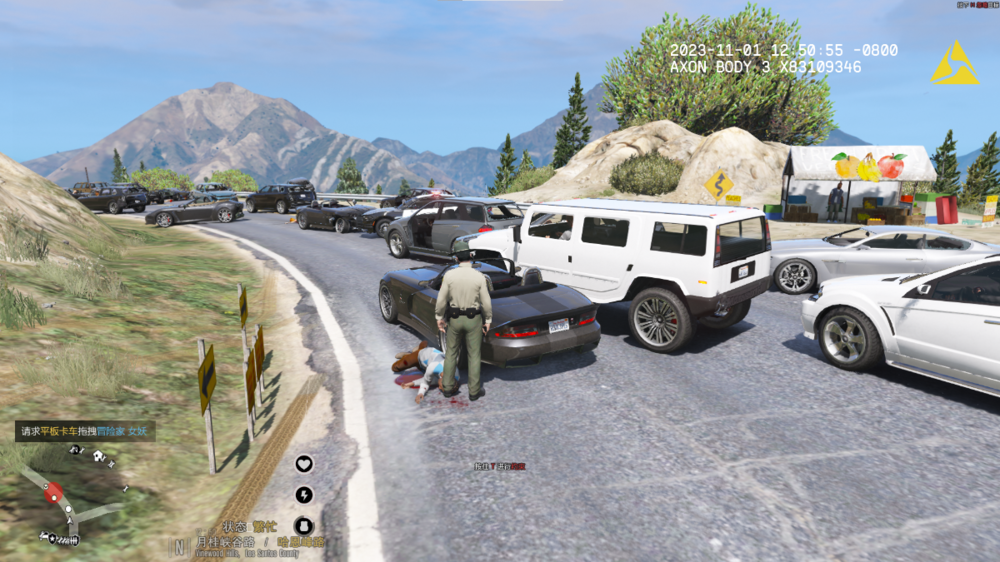Screen dimensions: 1000x562
Task: Open the flatbed tow request notification
Action: pos(85,431)
